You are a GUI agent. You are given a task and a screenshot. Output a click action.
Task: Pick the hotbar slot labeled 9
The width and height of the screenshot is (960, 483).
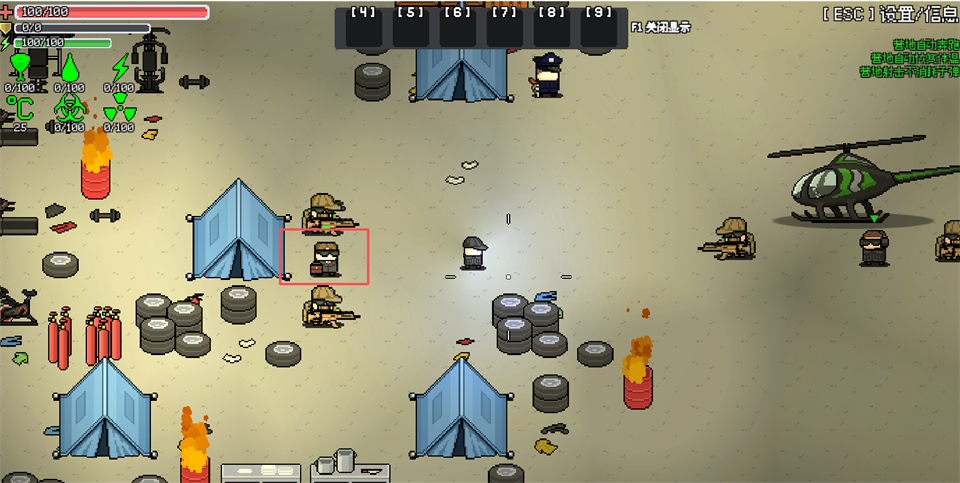pyautogui.click(x=598, y=29)
